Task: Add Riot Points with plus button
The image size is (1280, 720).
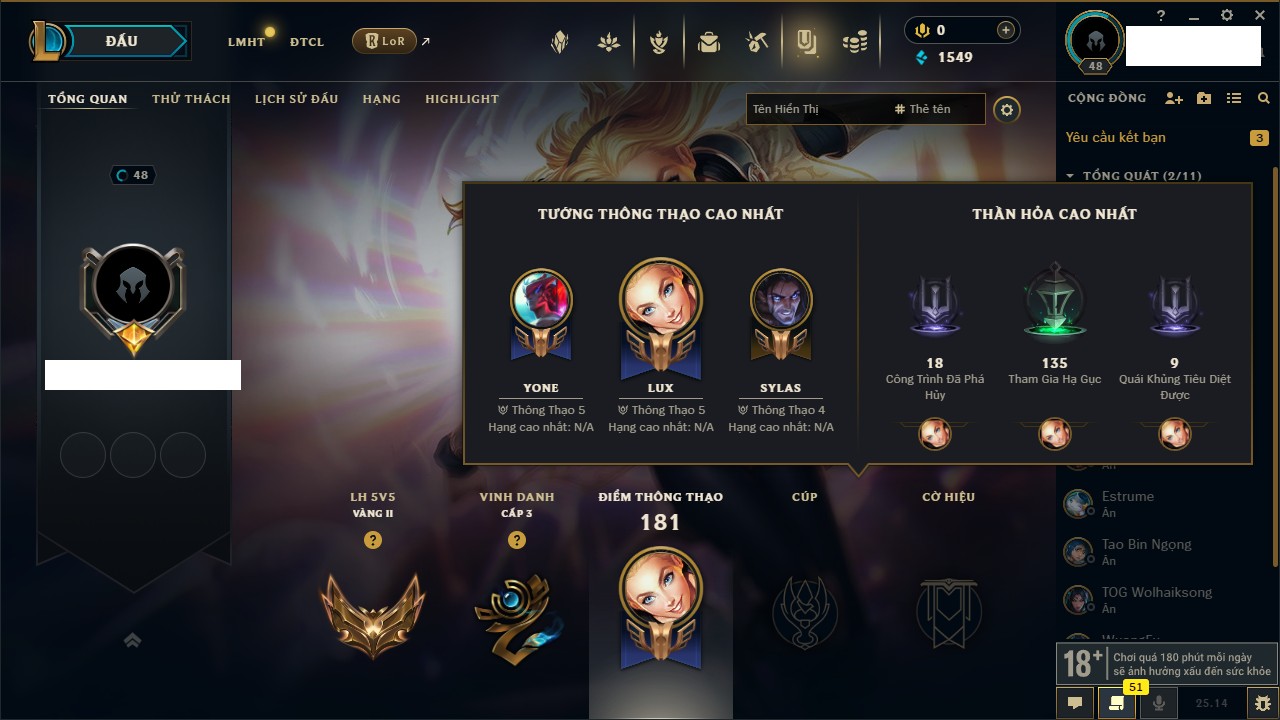Action: click(x=1006, y=30)
